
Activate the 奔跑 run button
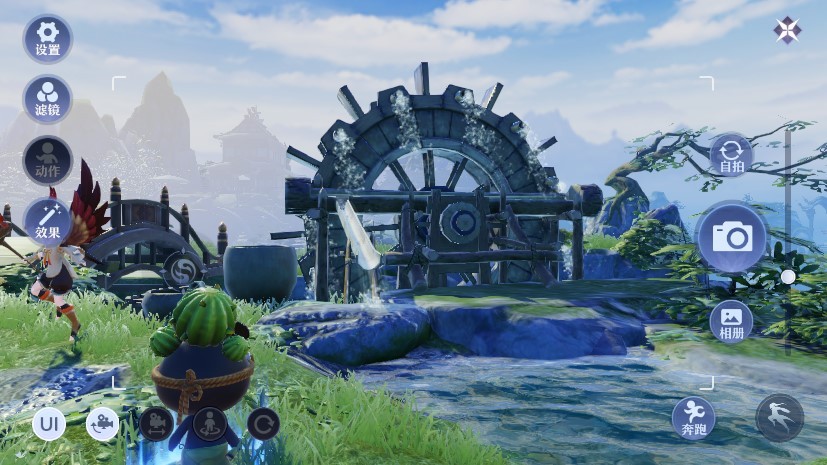click(693, 418)
